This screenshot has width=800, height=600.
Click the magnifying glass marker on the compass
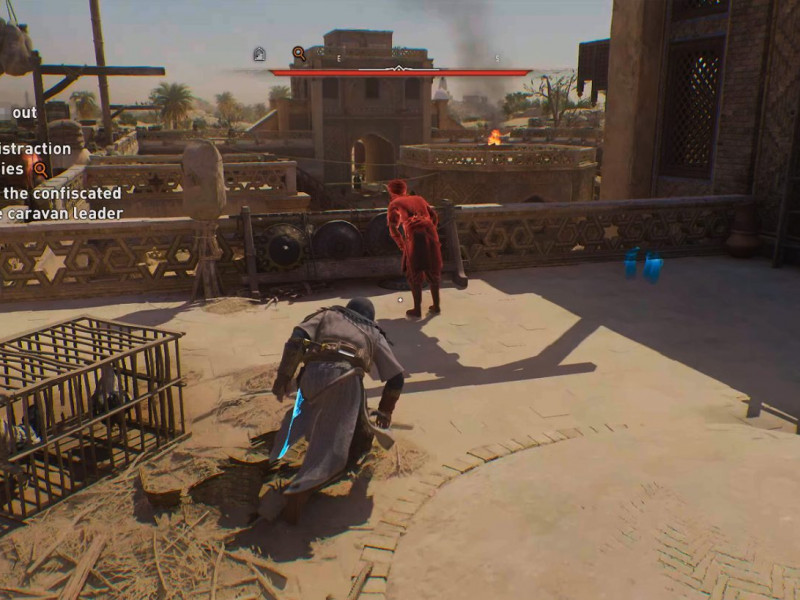point(299,54)
